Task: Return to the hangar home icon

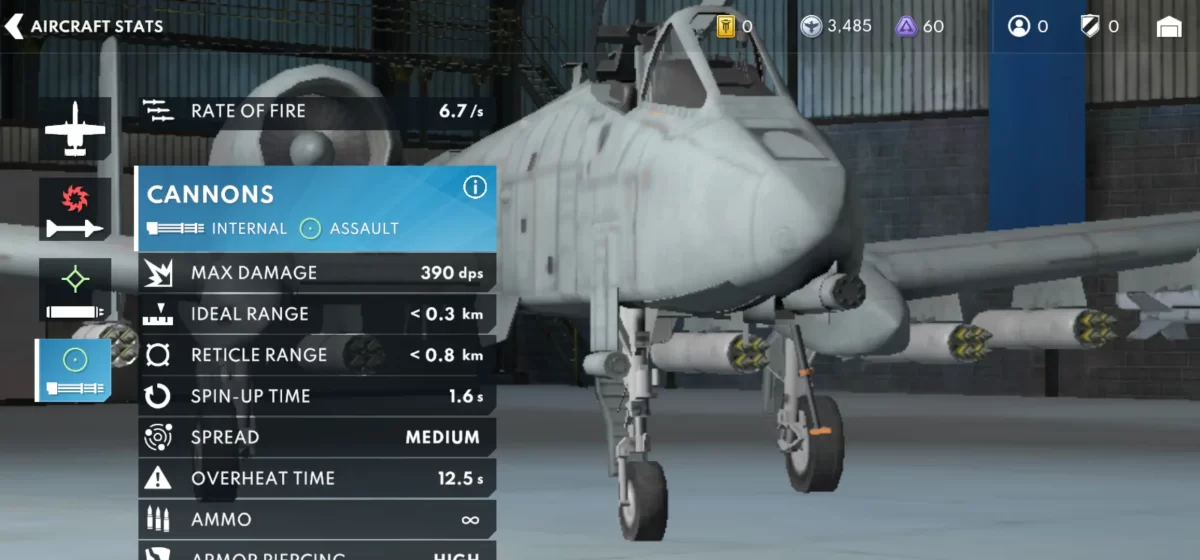Action: [1169, 27]
